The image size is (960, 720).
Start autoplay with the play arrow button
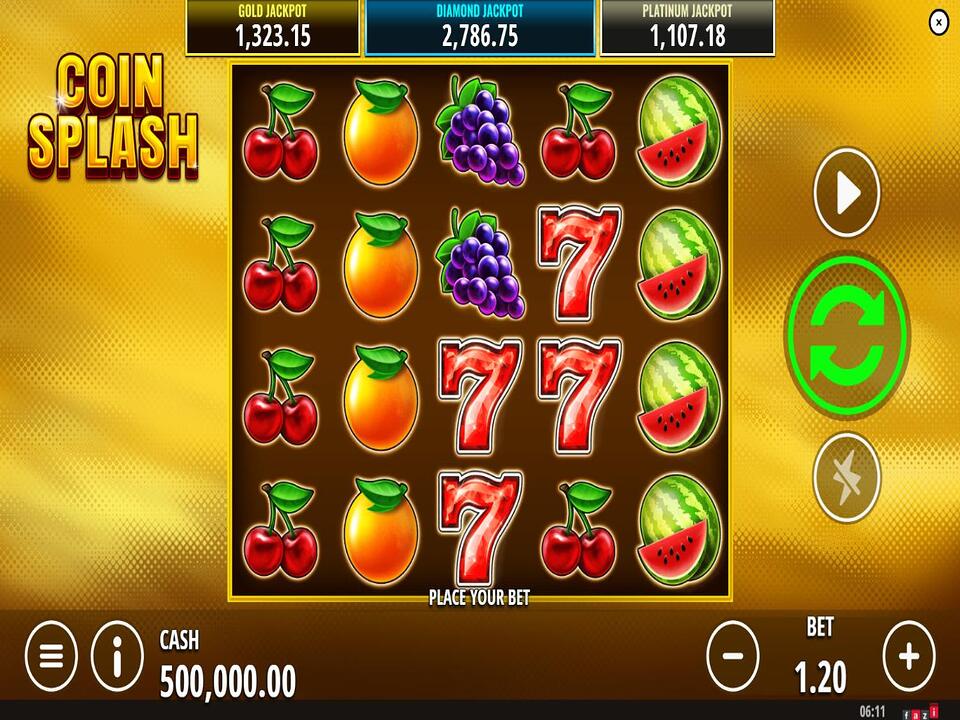pyautogui.click(x=846, y=193)
